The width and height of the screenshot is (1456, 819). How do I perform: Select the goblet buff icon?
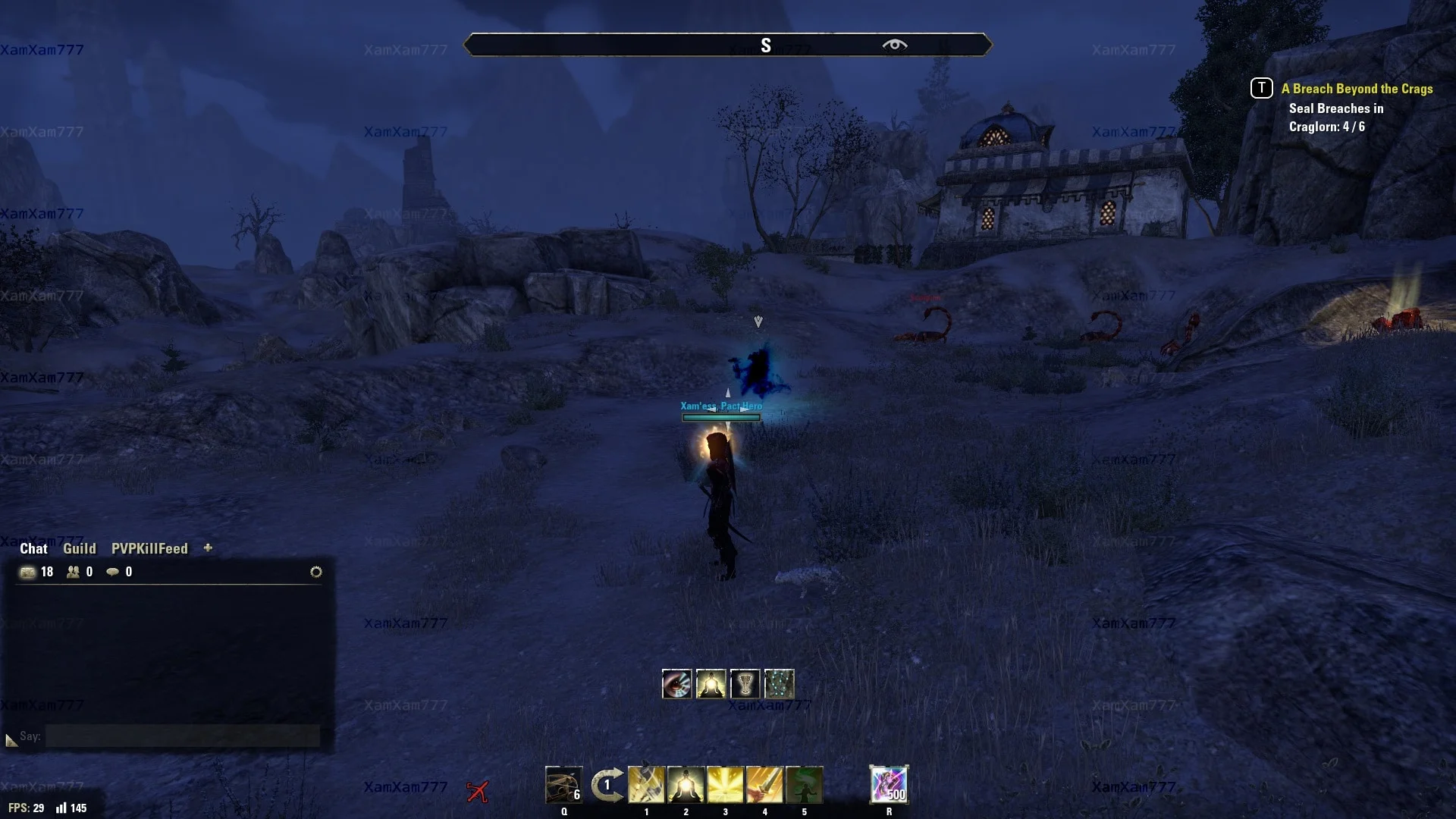[x=745, y=684]
